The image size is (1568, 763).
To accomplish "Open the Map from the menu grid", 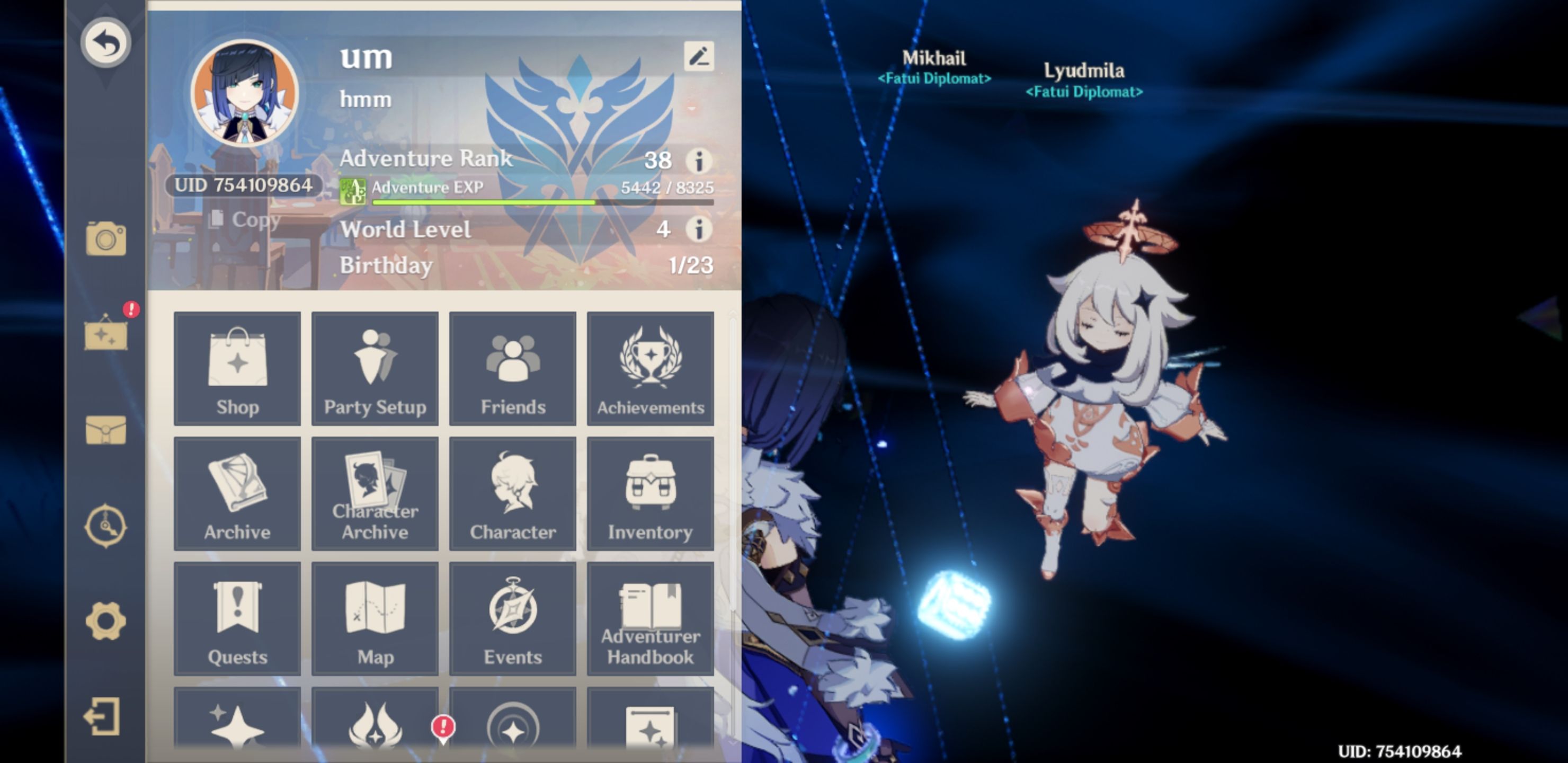I will click(375, 618).
